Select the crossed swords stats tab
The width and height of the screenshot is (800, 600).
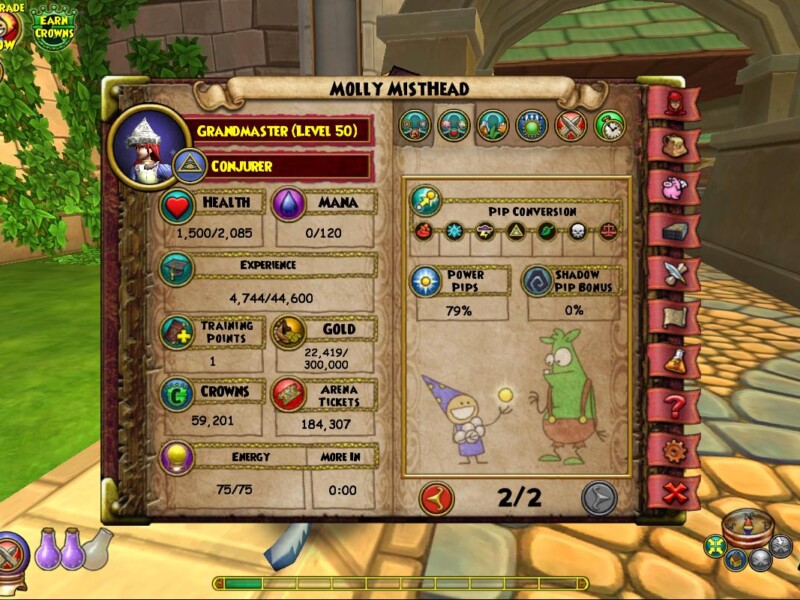571,125
